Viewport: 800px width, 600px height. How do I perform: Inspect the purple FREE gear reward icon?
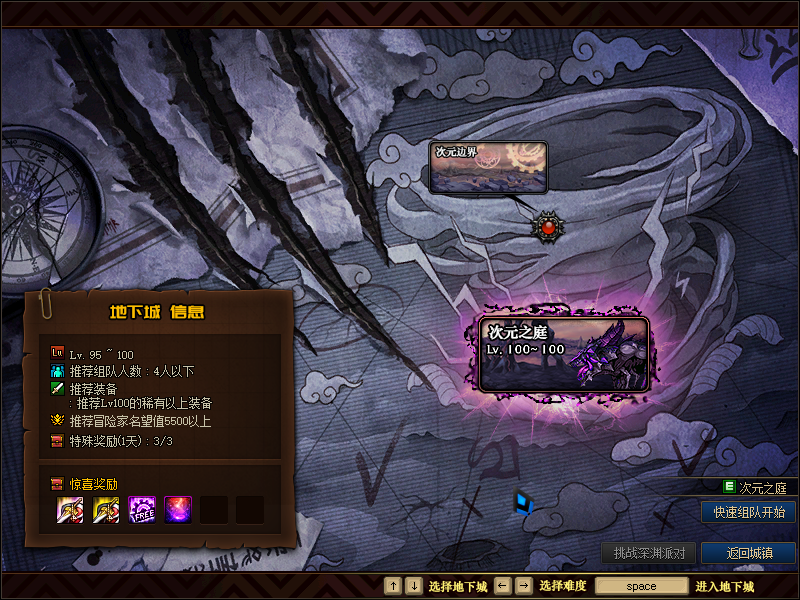142,510
